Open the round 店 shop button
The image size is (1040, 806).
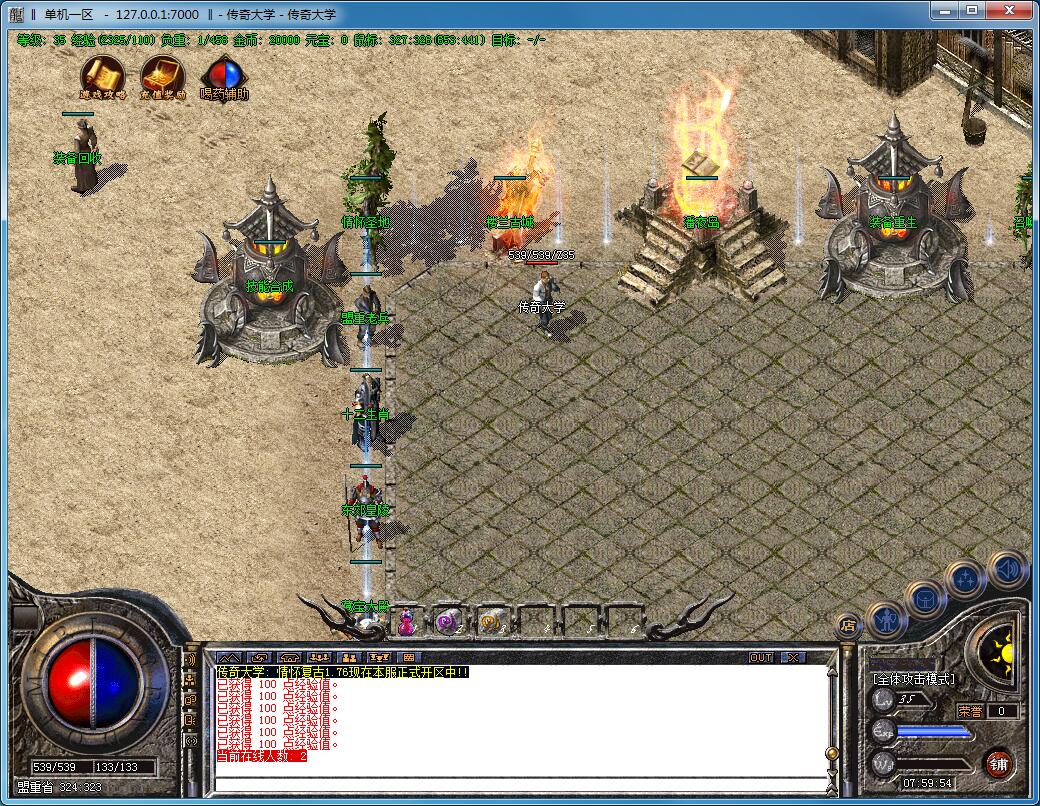848,627
